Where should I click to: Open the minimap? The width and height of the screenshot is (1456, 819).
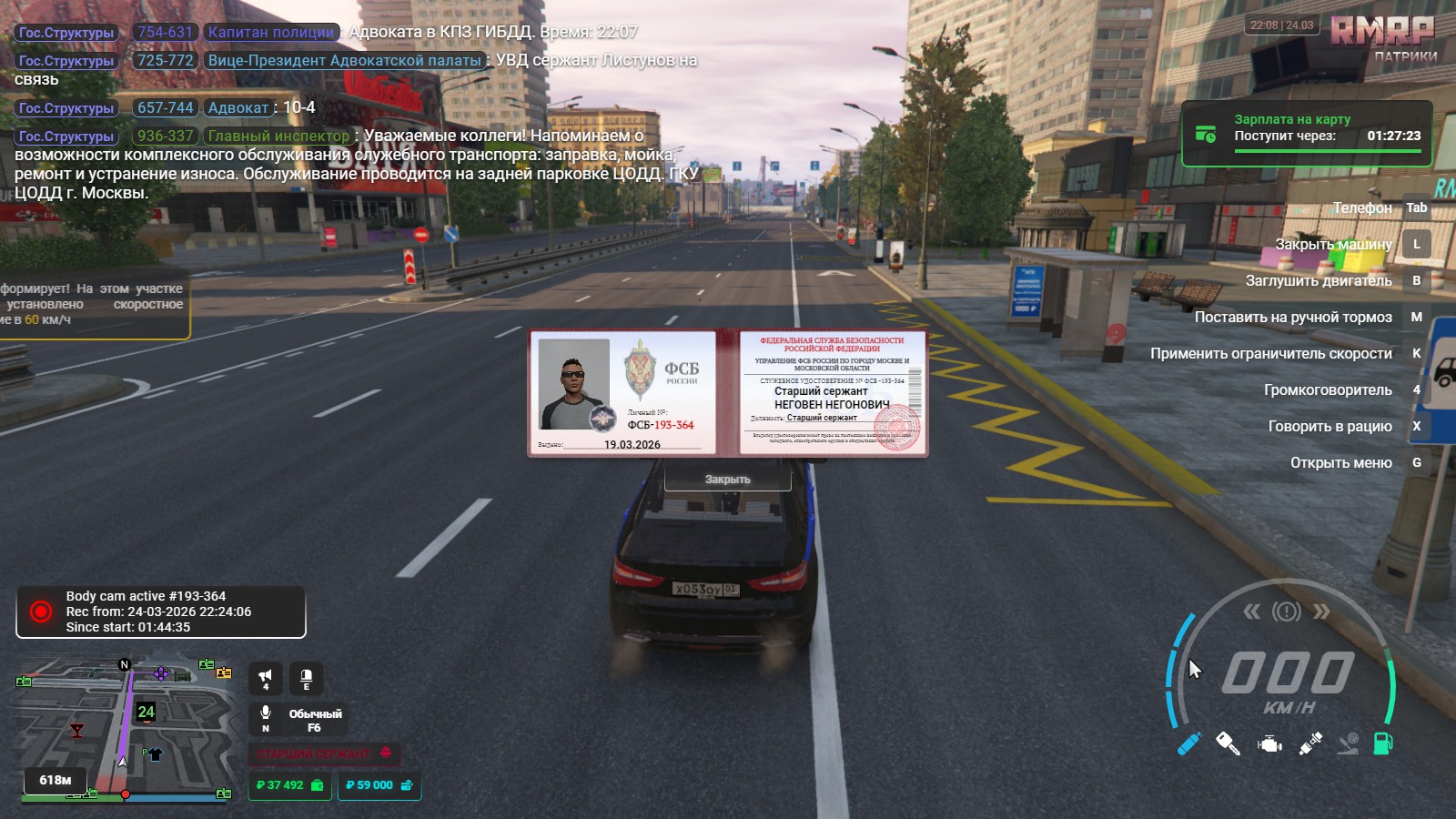point(123,726)
